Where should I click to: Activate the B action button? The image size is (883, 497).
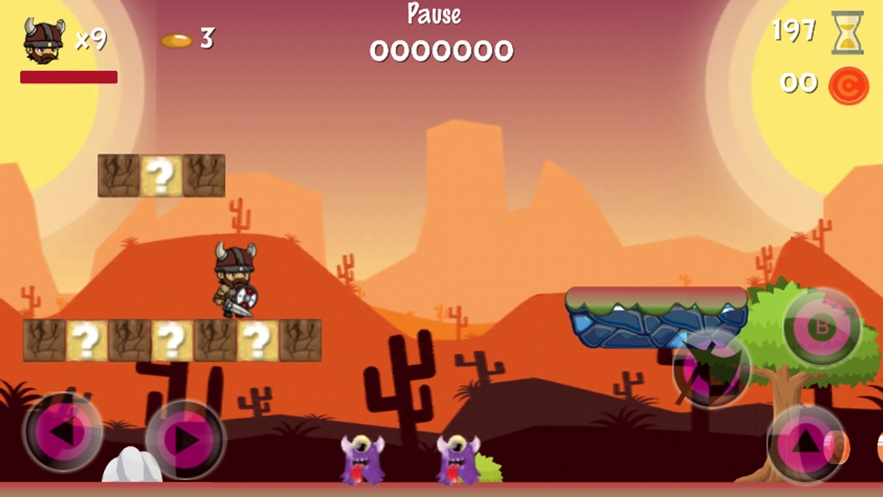coord(822,326)
